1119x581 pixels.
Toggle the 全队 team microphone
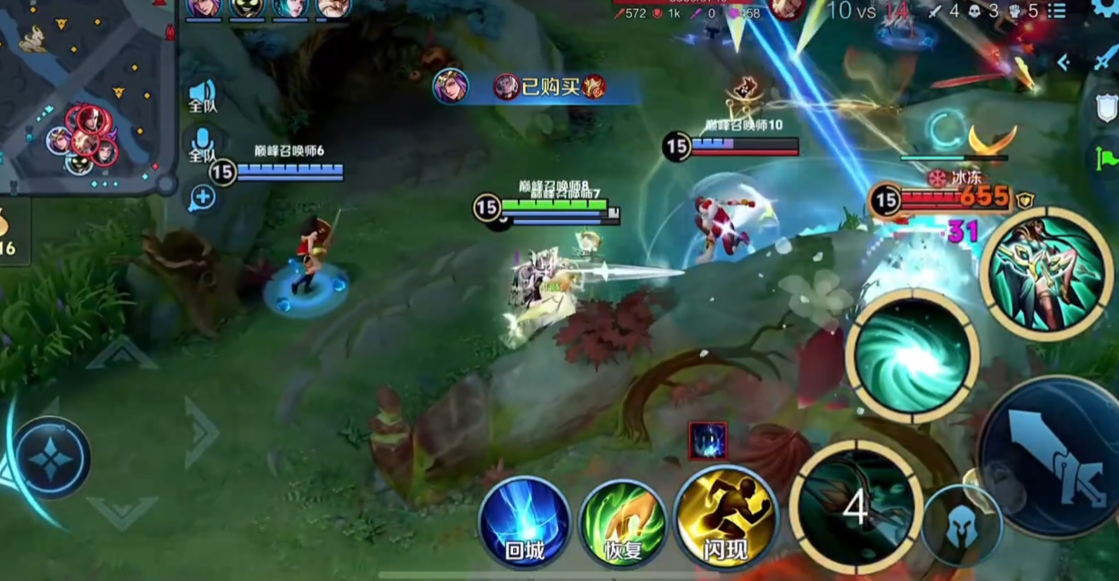[x=203, y=144]
